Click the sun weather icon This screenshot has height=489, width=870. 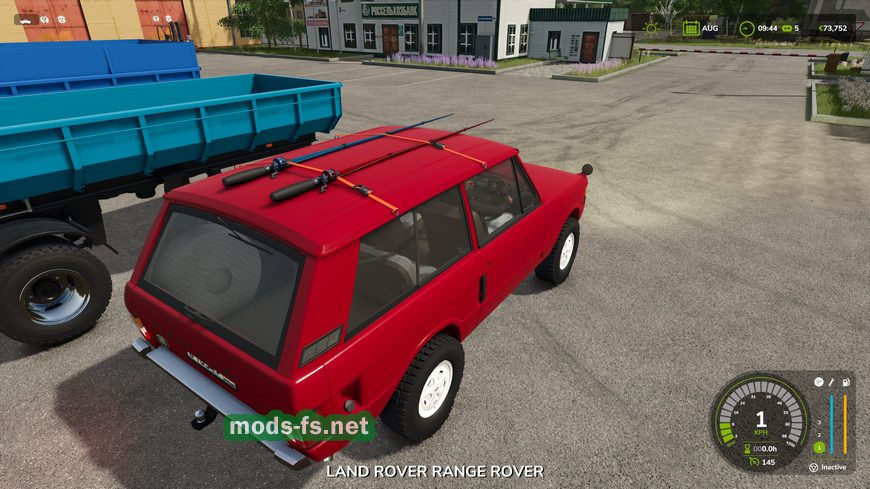click(651, 28)
